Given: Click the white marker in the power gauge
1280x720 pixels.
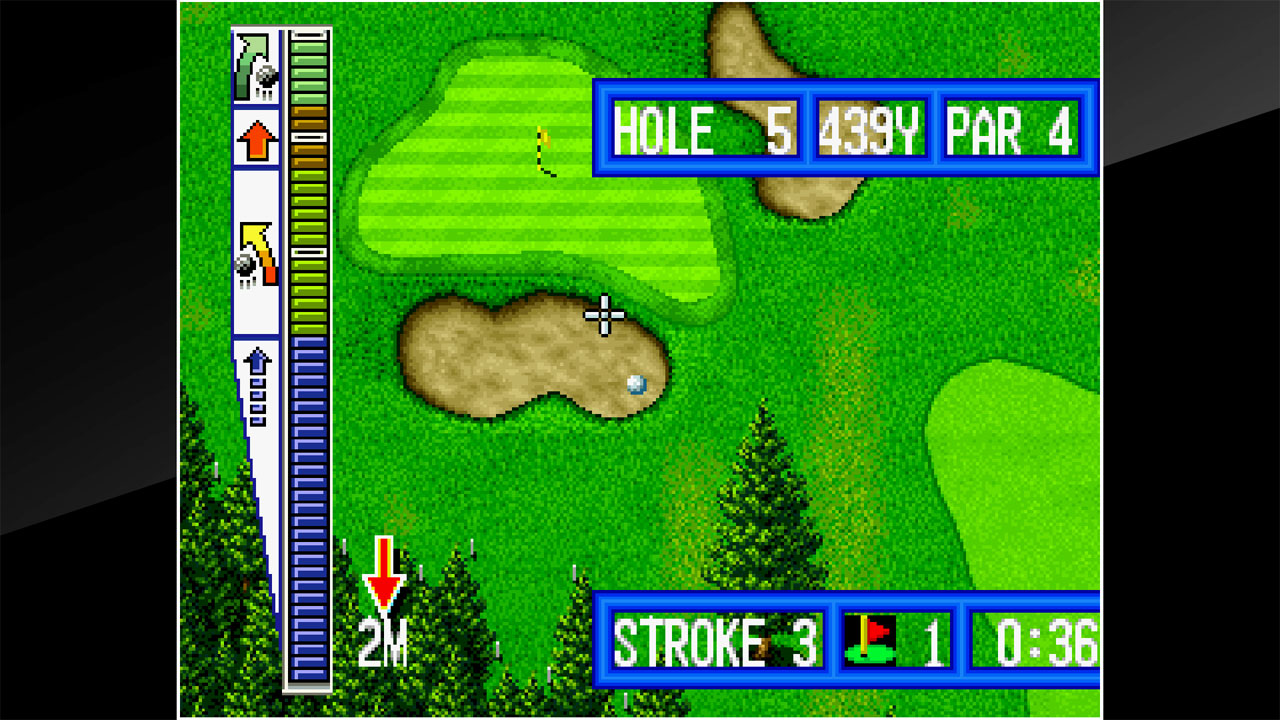Looking at the screenshot, I should tap(308, 251).
